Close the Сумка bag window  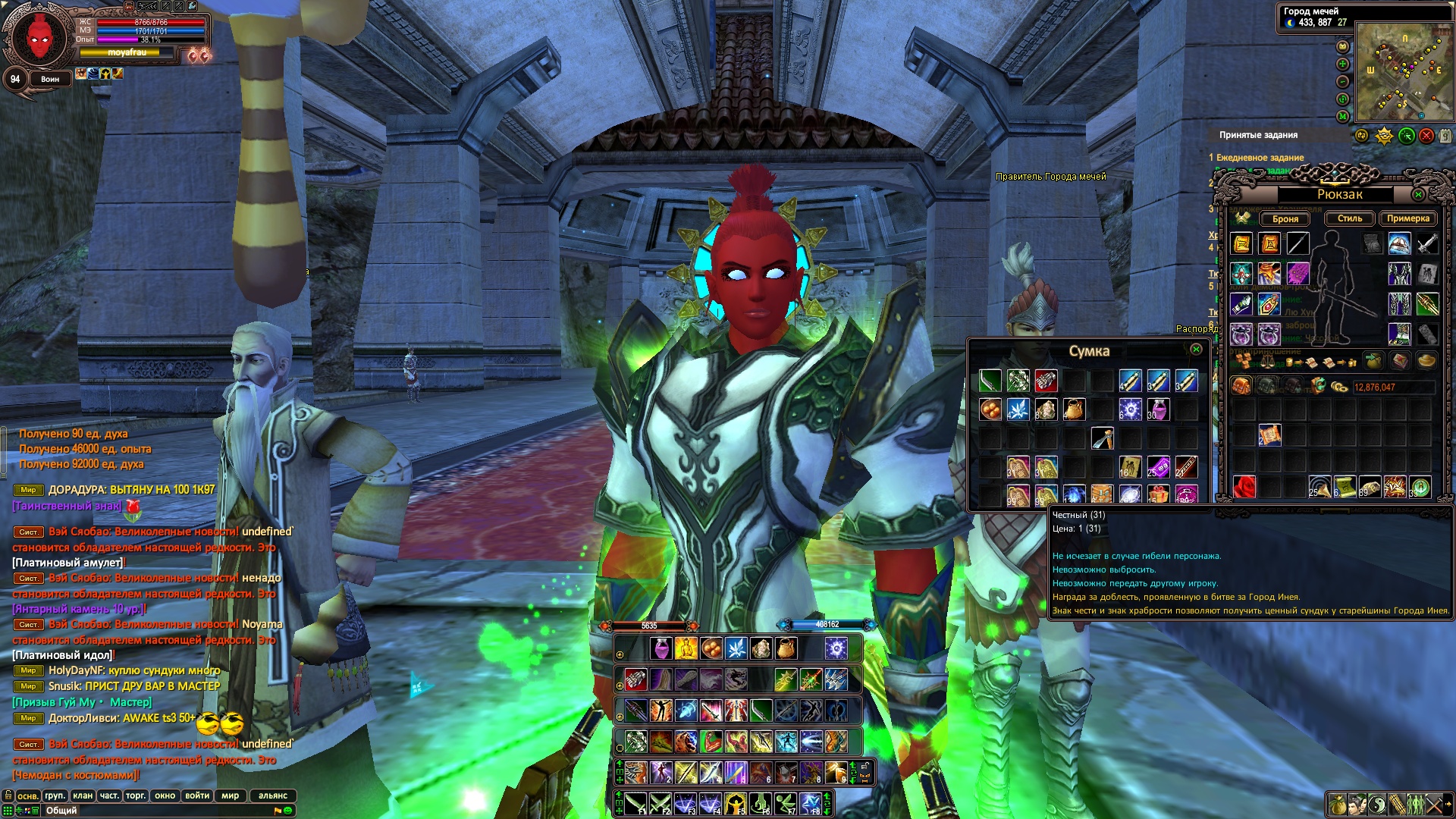click(x=1196, y=350)
